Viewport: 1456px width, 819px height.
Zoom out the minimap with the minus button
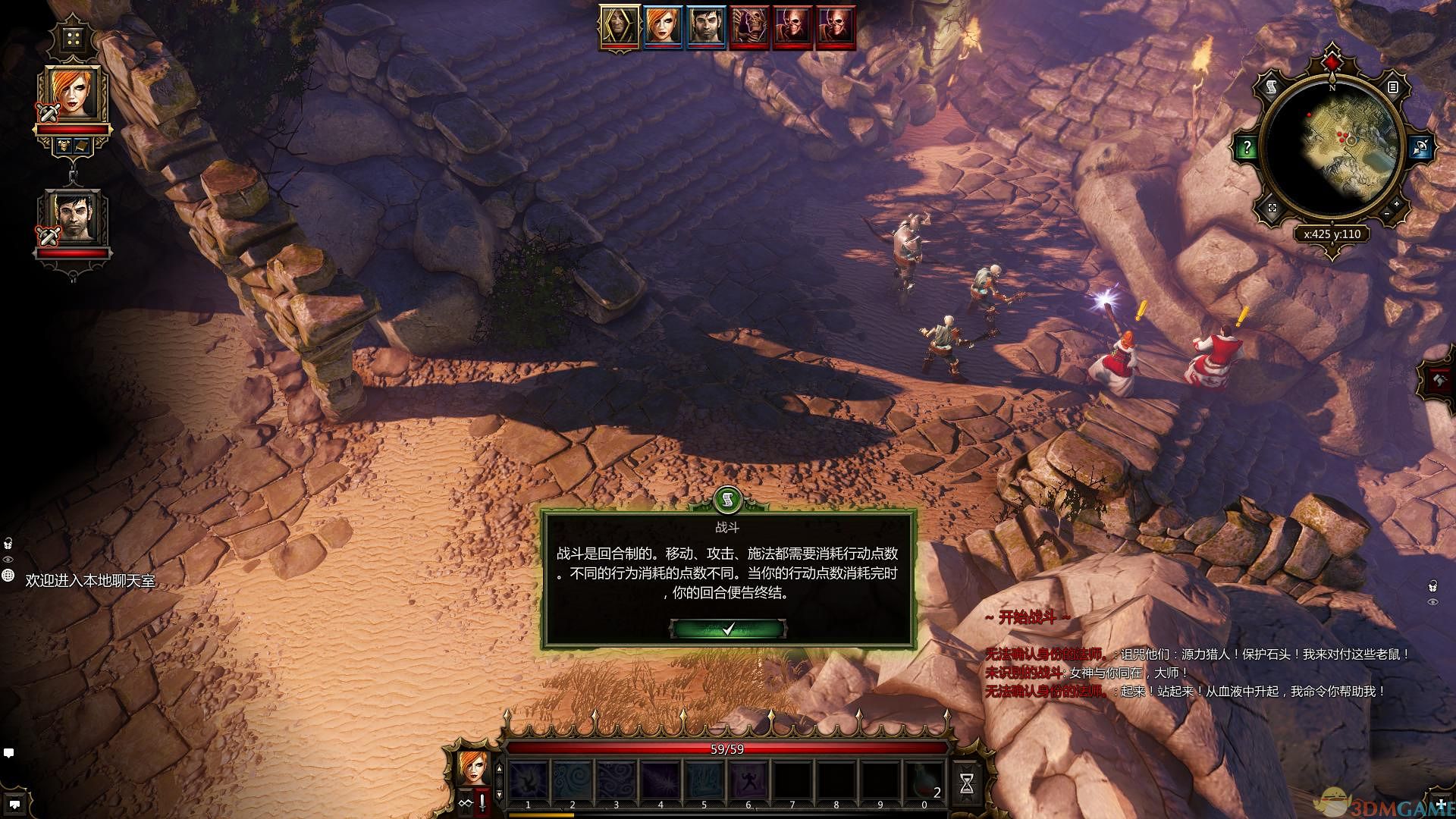click(x=1386, y=215)
